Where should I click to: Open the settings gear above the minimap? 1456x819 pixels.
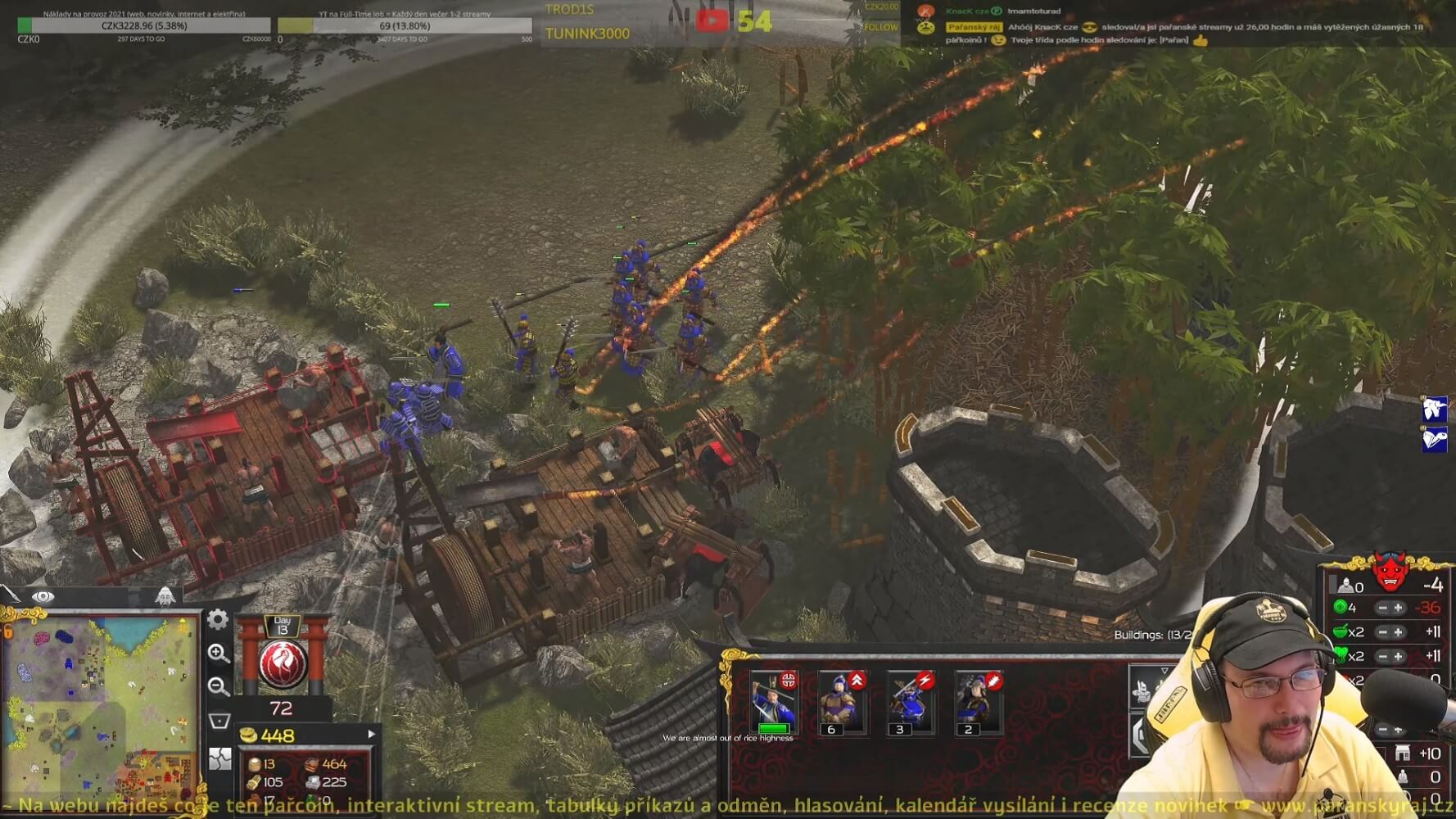click(217, 621)
